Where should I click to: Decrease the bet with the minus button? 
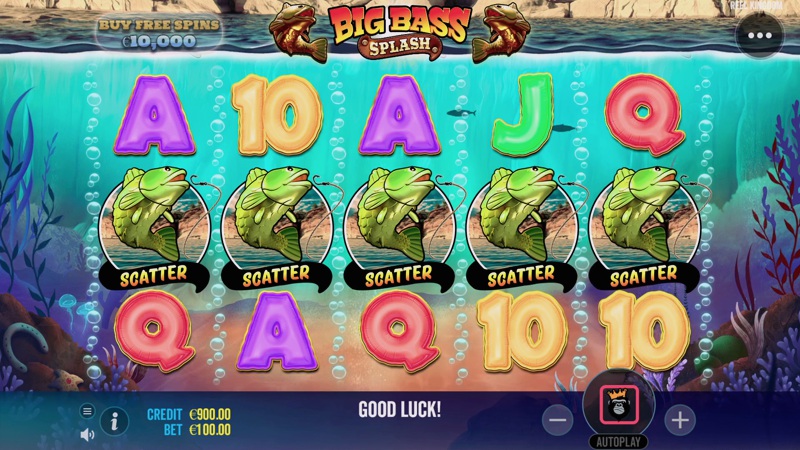[559, 420]
